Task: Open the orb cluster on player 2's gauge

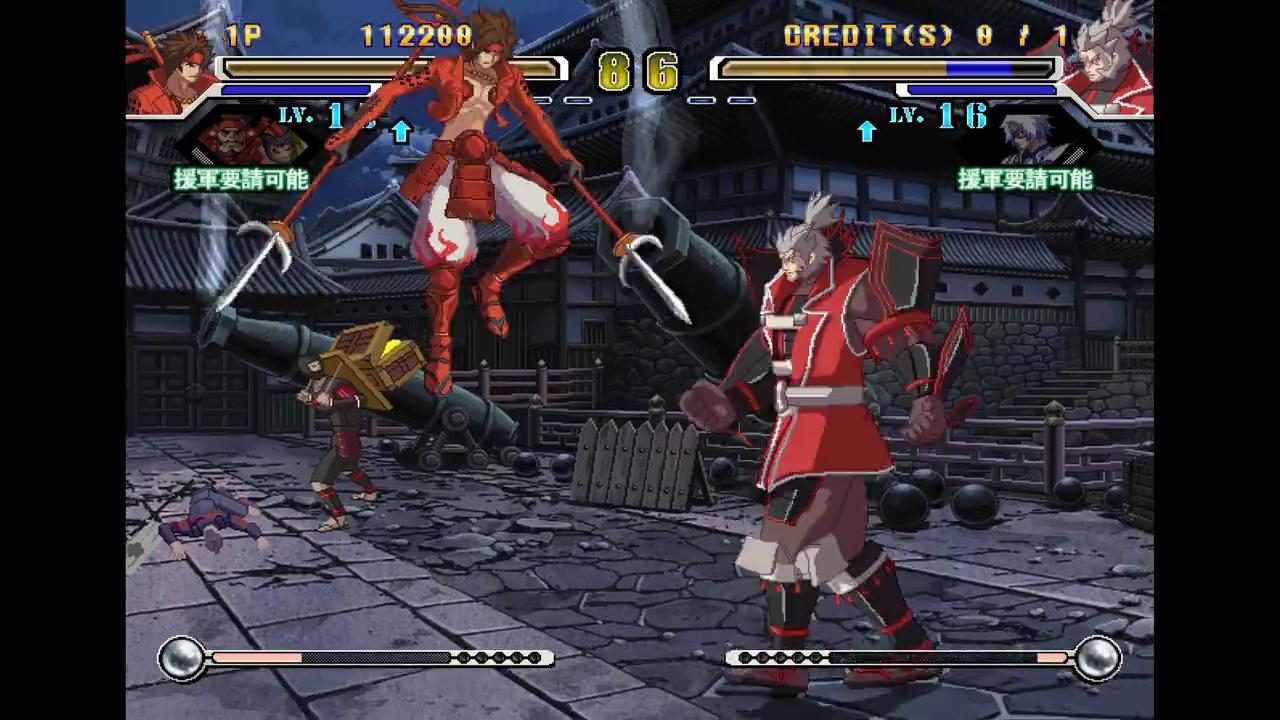Action: pos(780,657)
